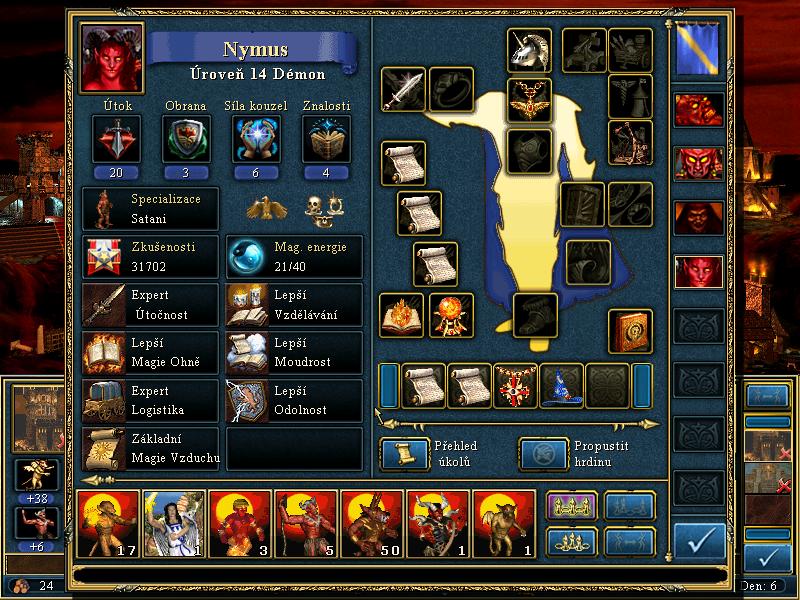
Task: Open the Satani specialization info
Action: point(150,210)
